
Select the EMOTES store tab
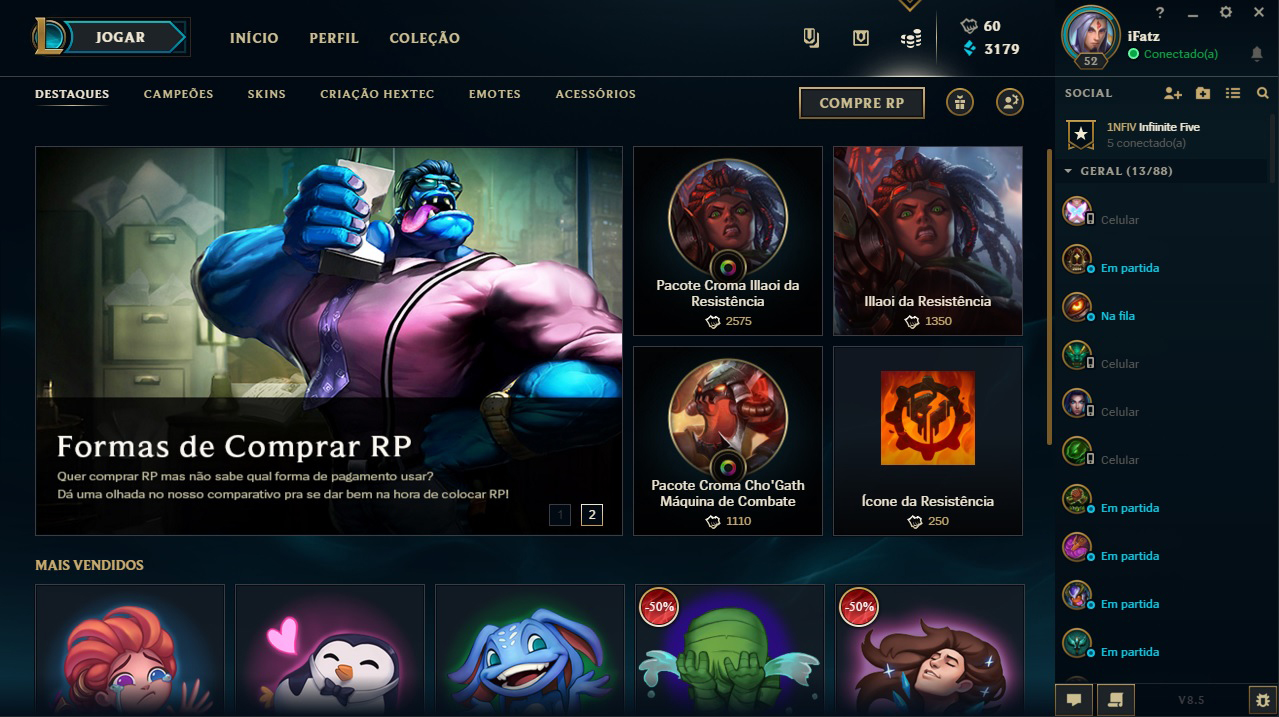click(494, 94)
